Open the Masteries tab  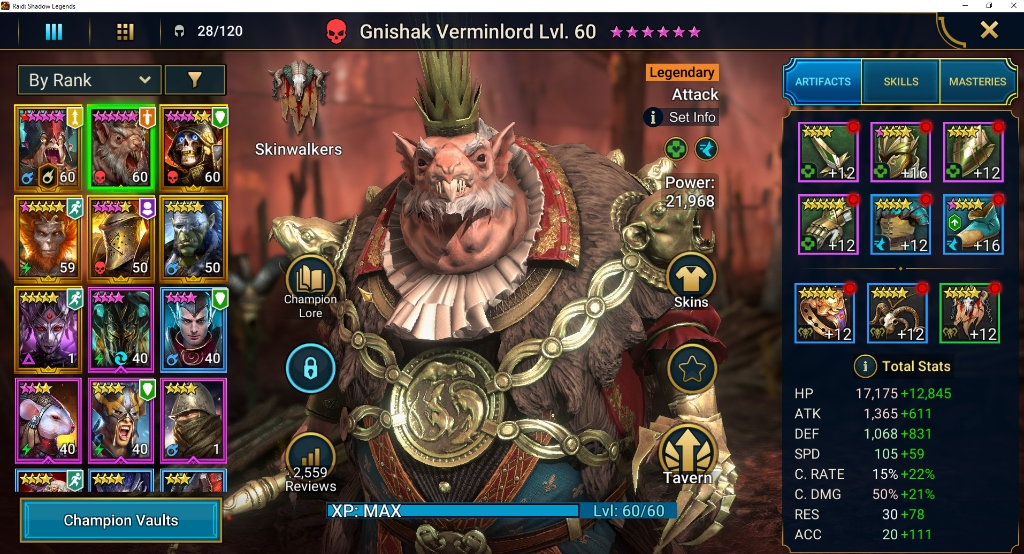point(977,81)
